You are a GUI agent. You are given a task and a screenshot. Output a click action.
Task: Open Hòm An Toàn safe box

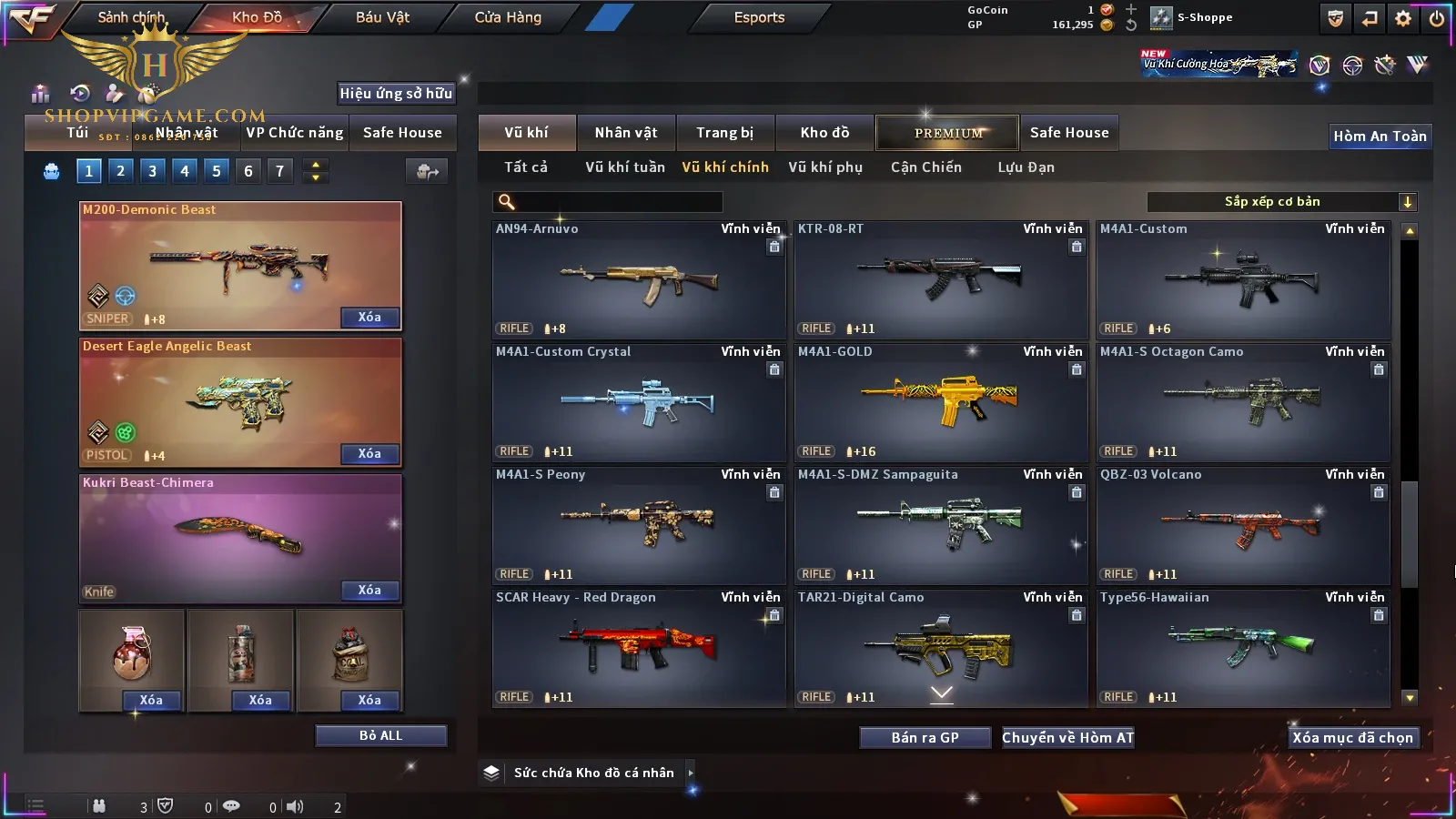pos(1380,136)
